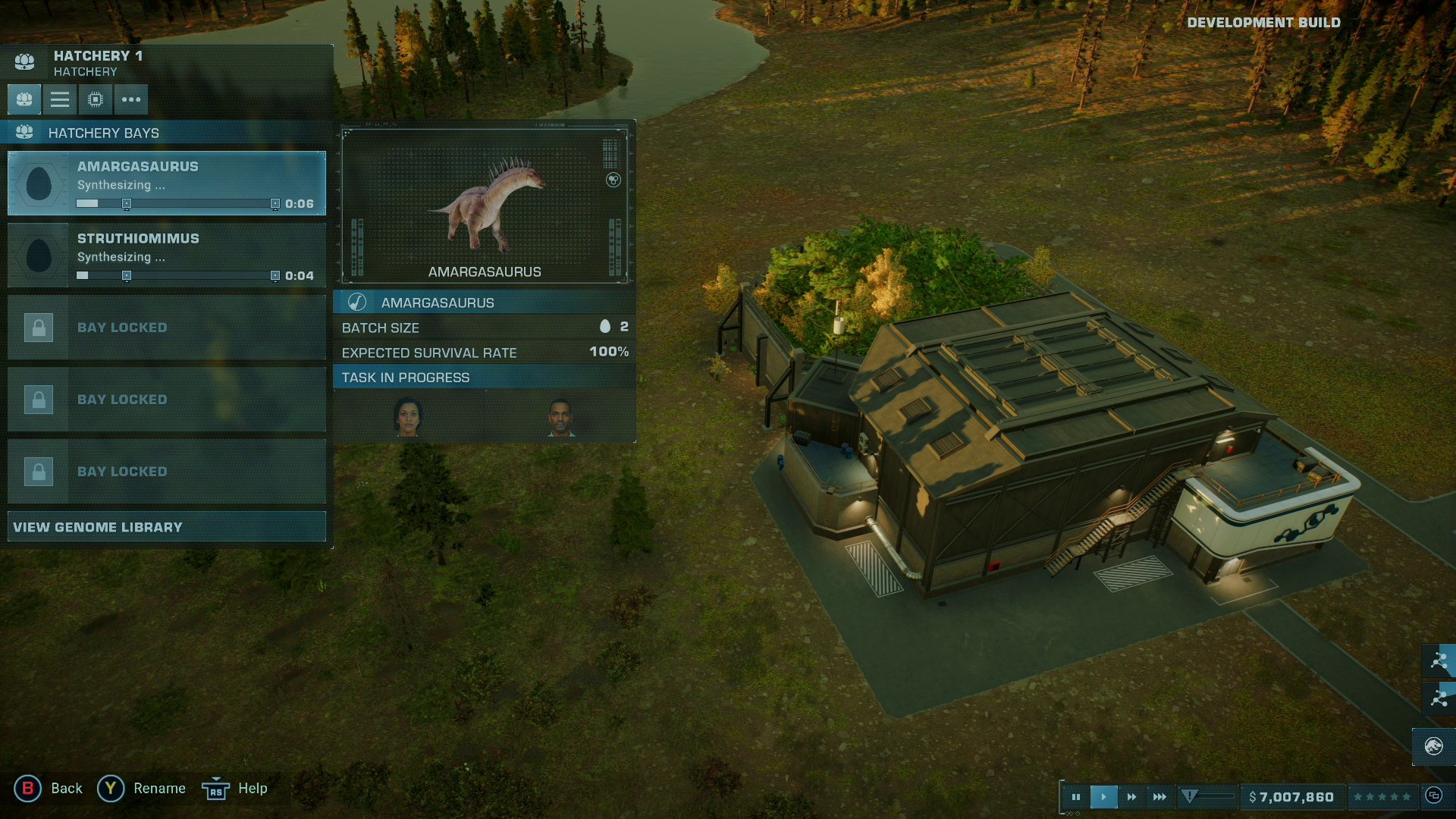
Task: Enable fastest game speed
Action: 1159,795
